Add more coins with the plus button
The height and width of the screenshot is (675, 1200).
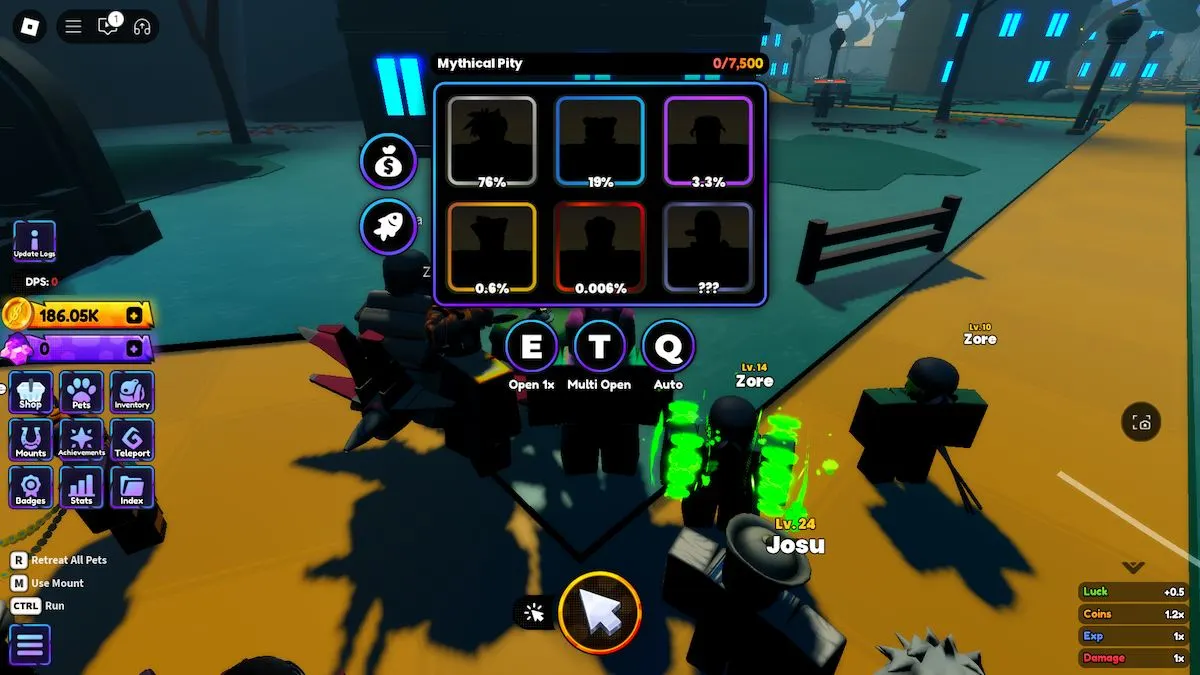(135, 316)
